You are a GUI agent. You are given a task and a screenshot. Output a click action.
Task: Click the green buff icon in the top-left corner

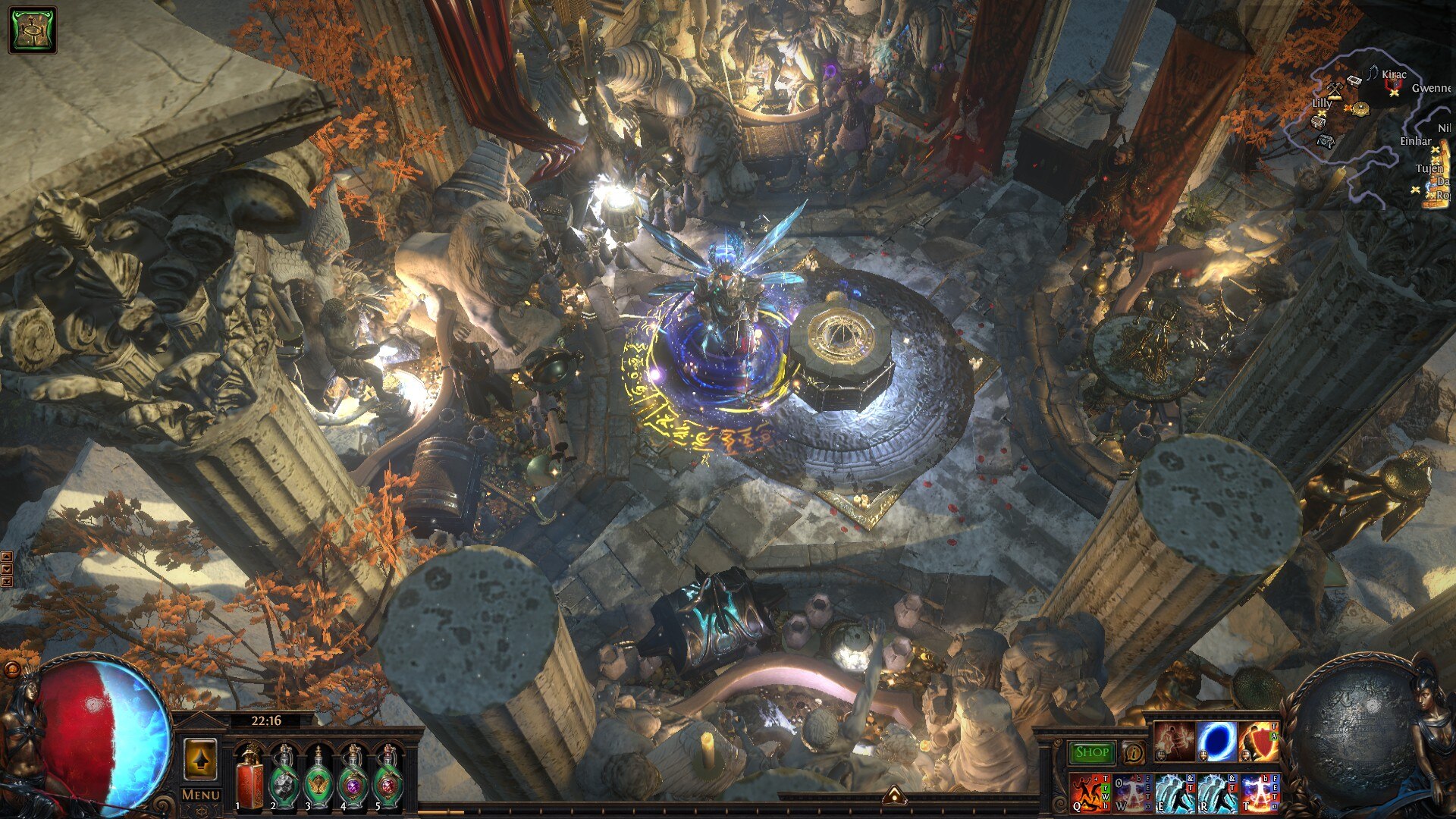(33, 30)
